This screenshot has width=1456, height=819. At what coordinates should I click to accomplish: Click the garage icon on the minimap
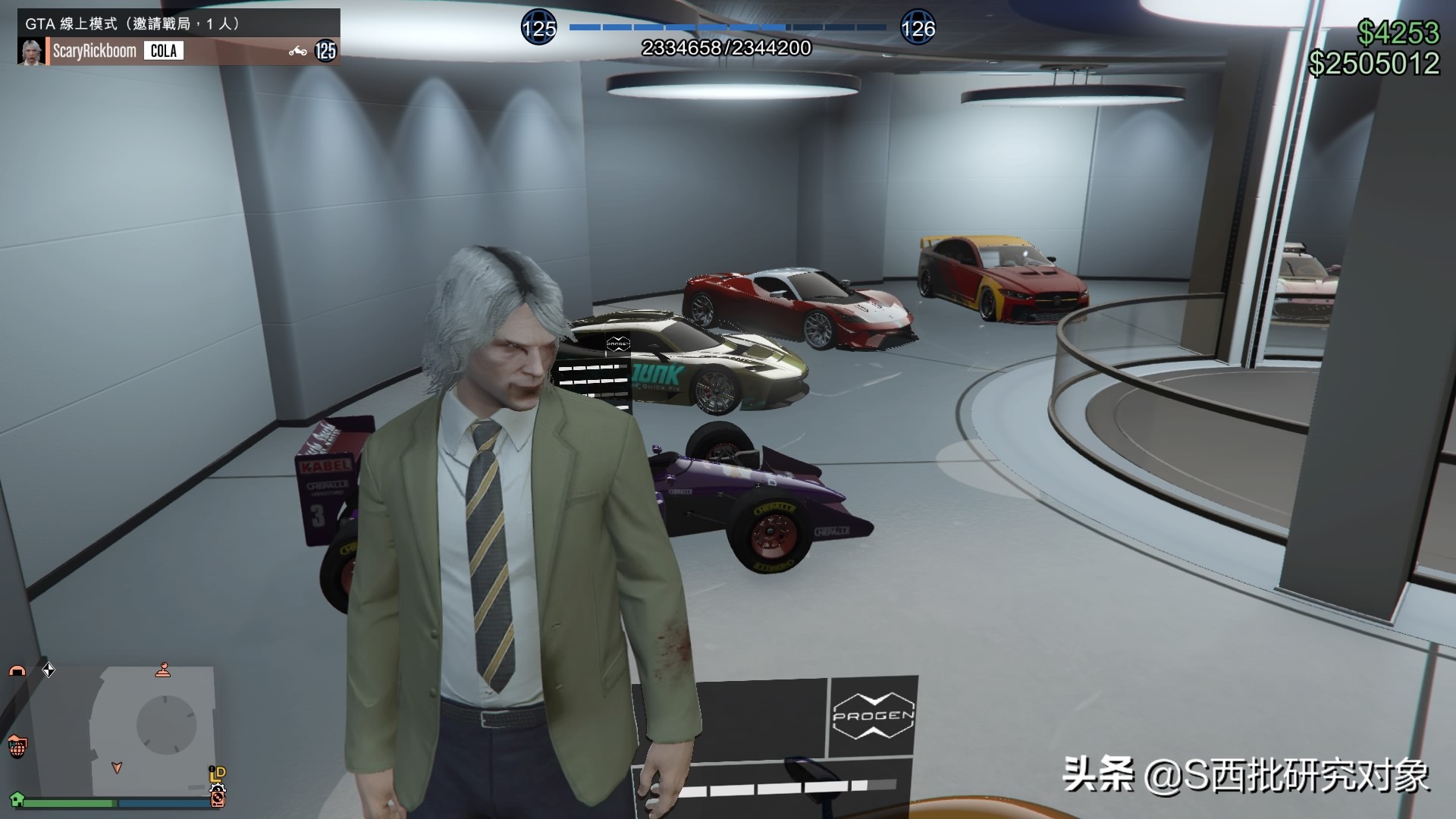pos(18,671)
